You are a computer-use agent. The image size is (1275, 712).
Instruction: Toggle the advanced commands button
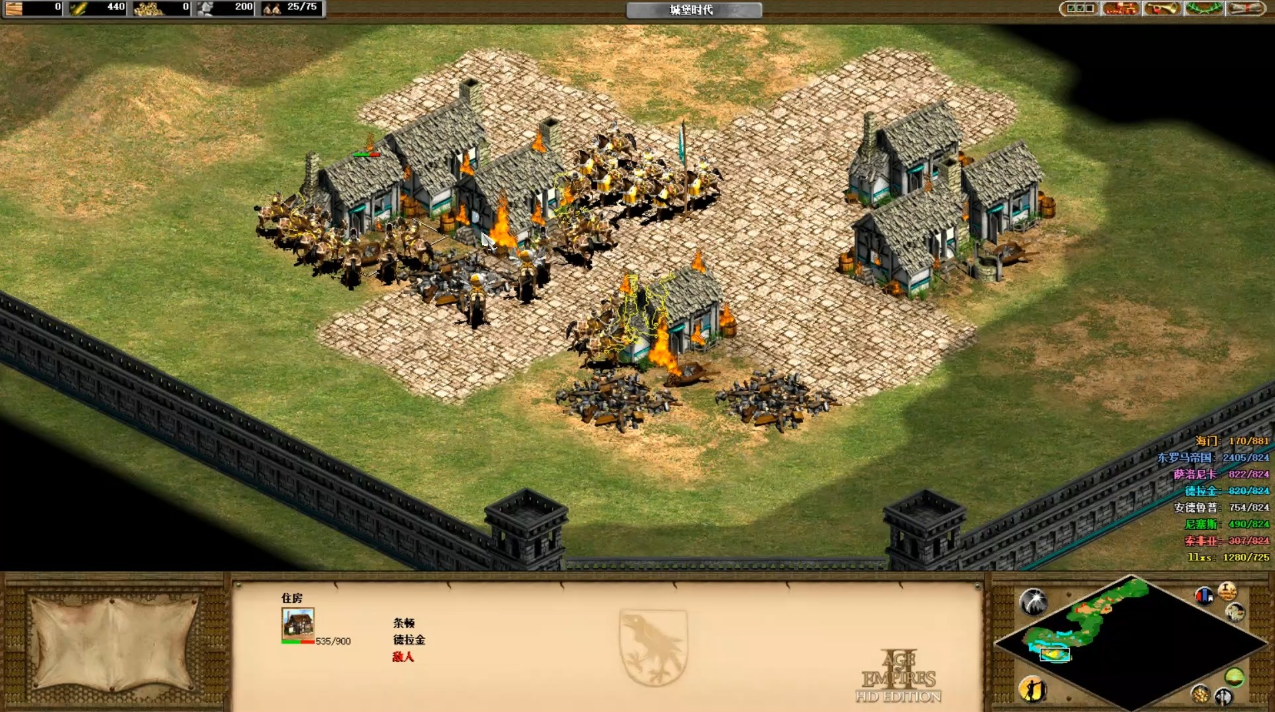[x=1227, y=591]
